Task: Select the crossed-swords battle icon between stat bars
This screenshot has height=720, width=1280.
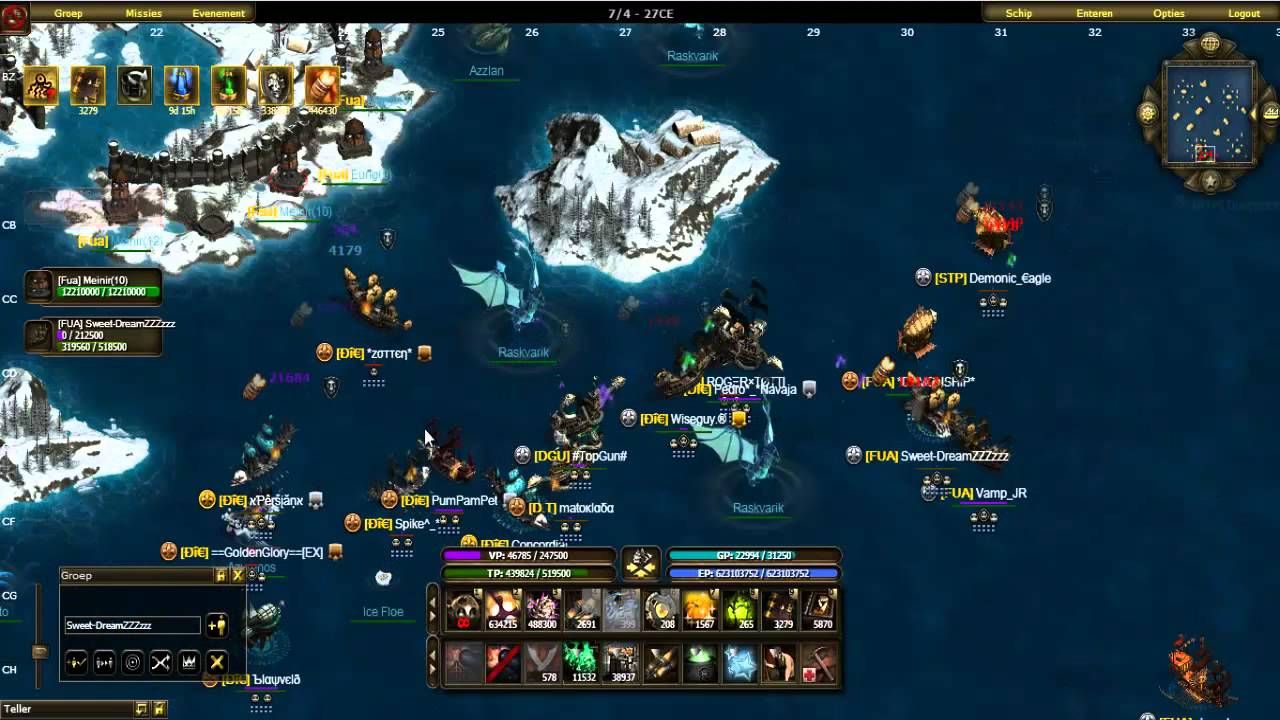Action: [642, 563]
